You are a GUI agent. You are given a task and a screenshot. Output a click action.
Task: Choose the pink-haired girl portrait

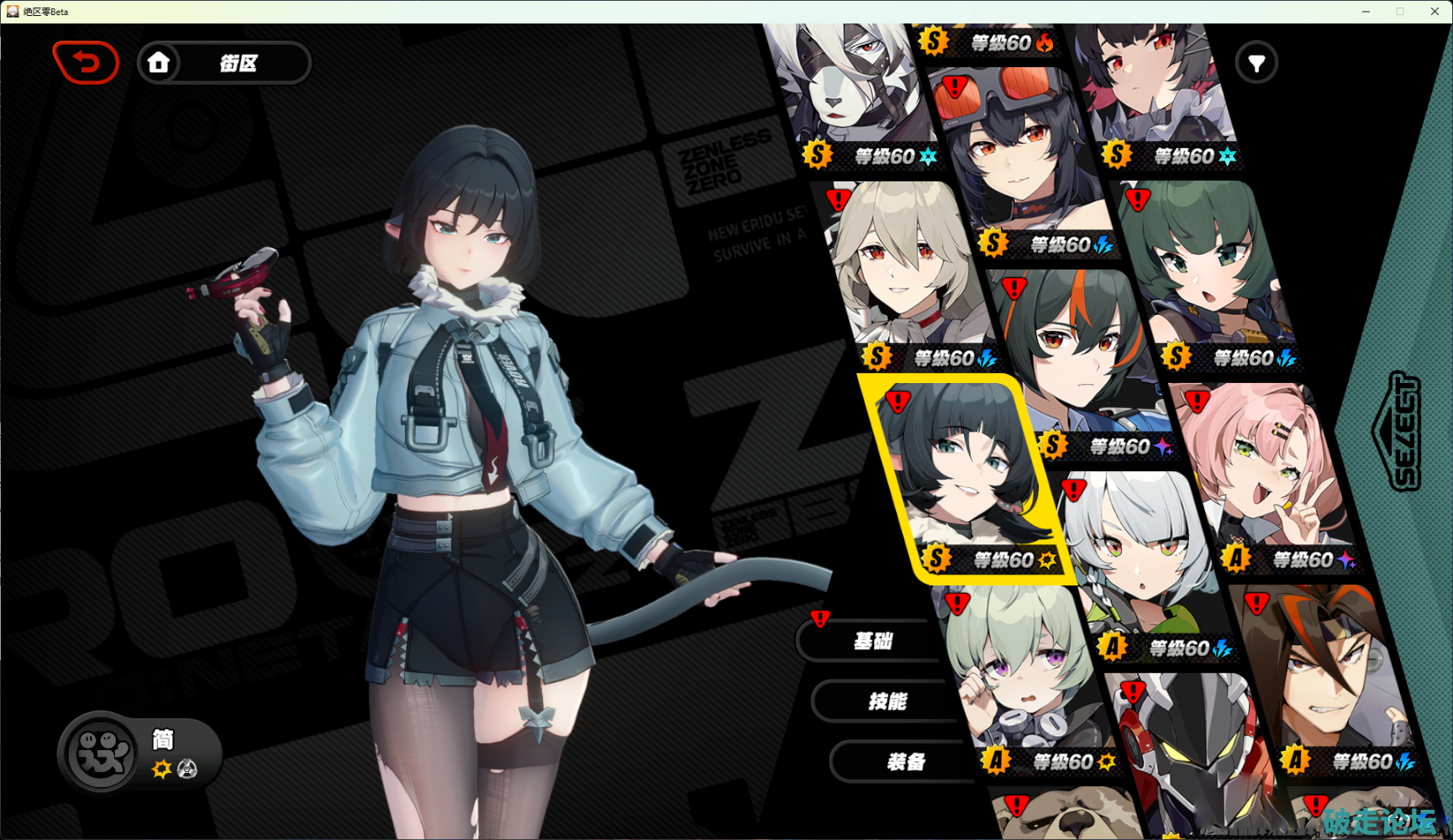(1261, 470)
